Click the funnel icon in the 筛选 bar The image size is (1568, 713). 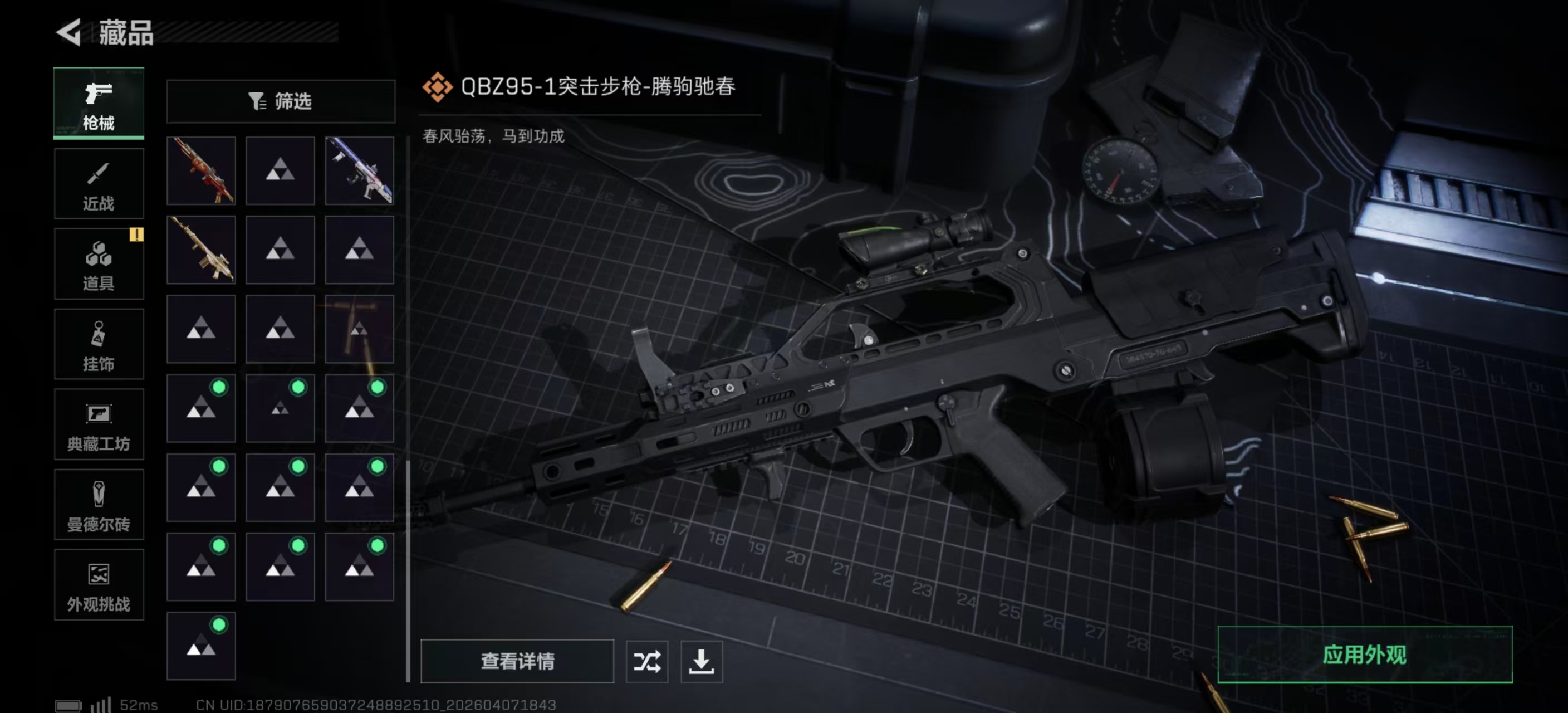257,102
